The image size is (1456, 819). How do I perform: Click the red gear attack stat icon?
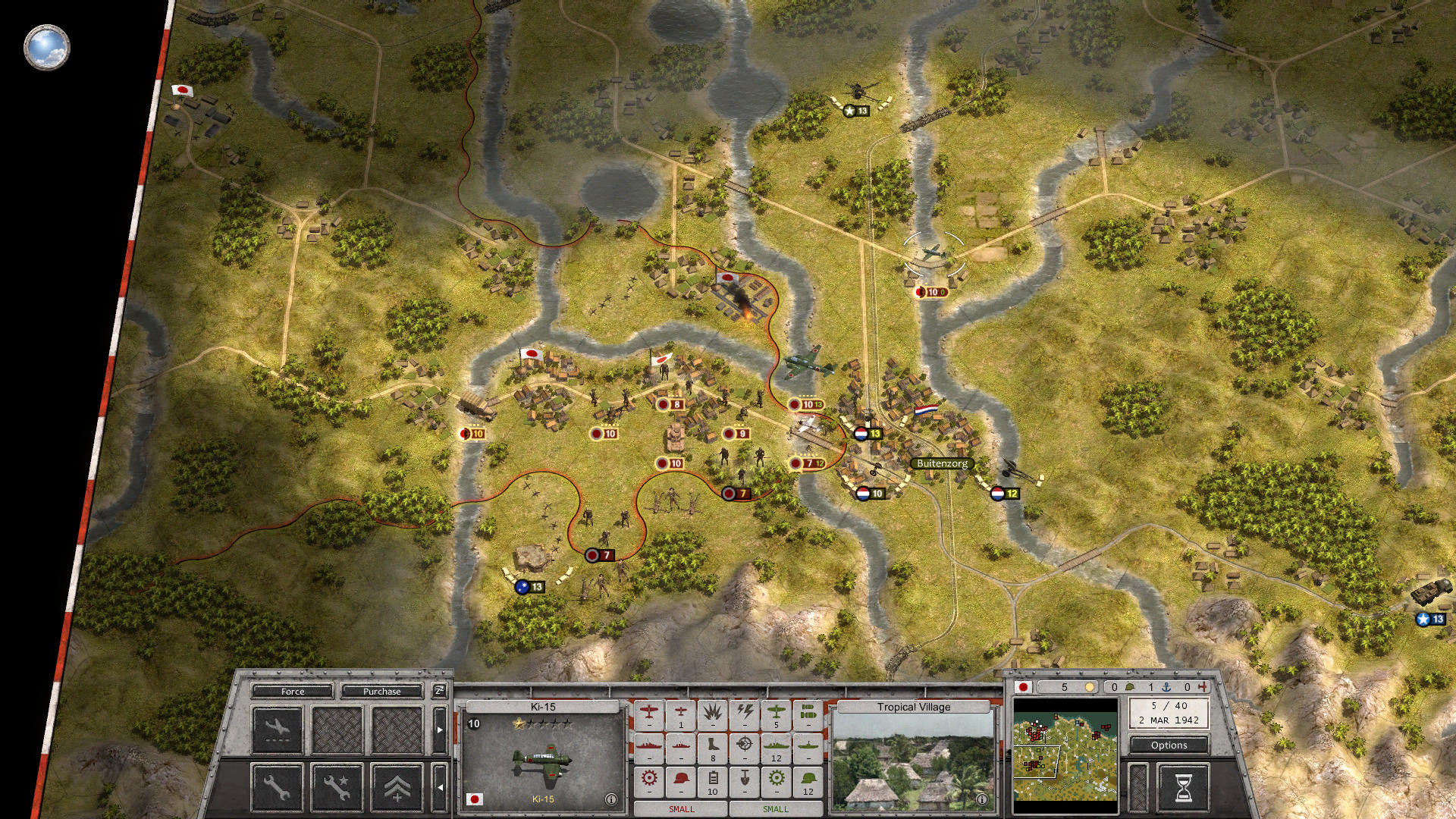coord(649,777)
